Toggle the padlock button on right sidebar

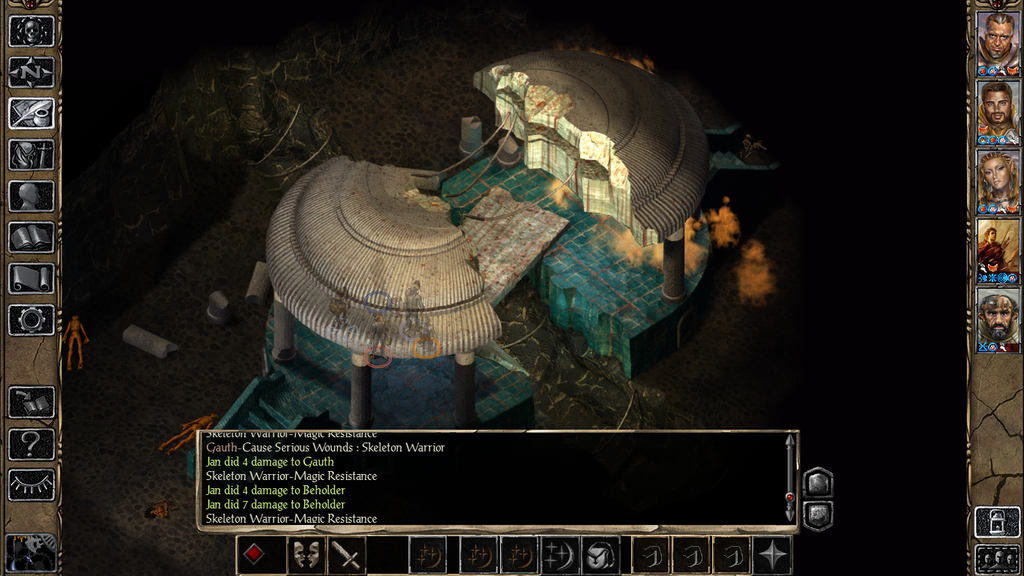coord(996,522)
